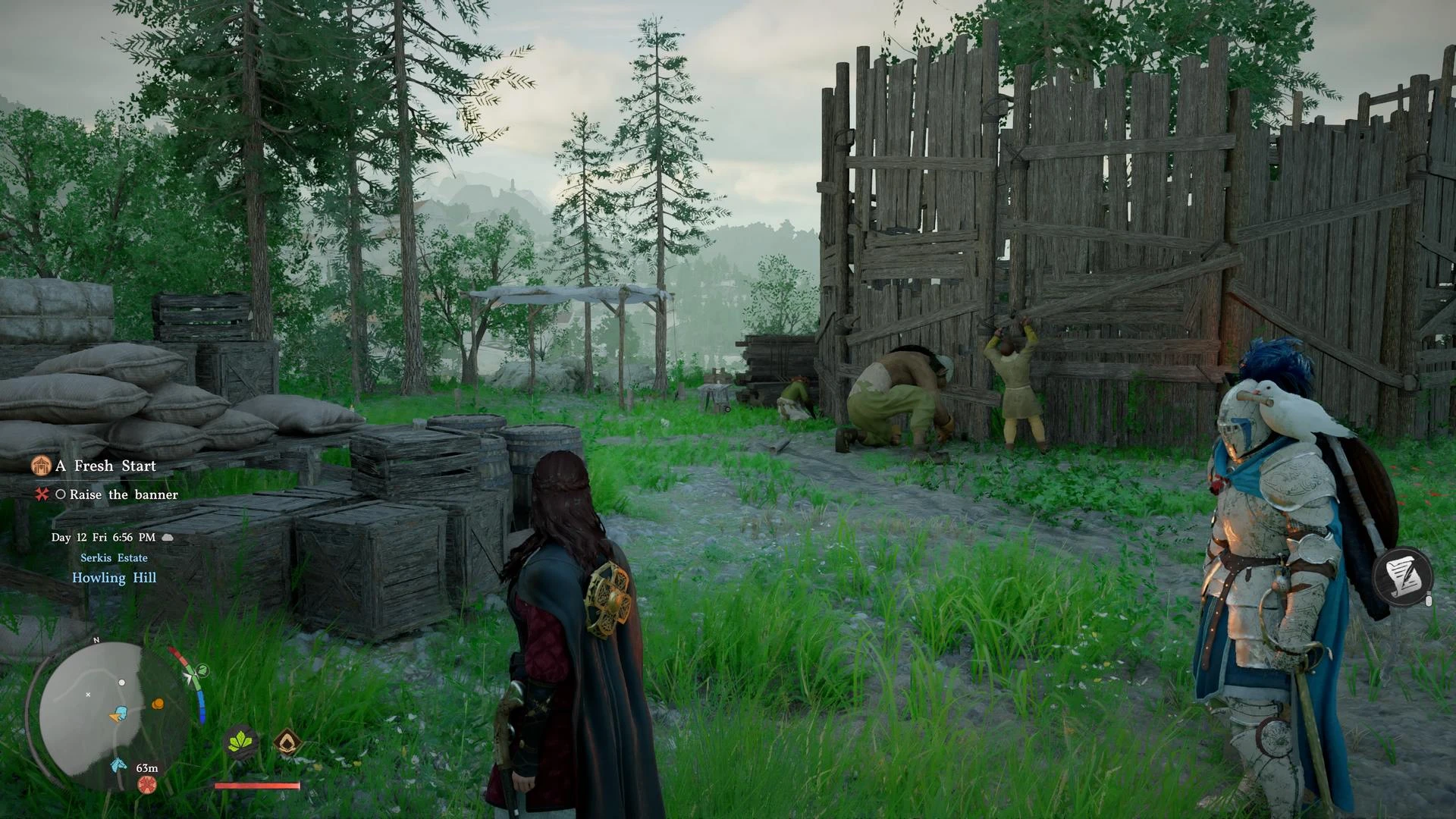Select the blue horse head map marker
The image size is (1456, 819).
(x=118, y=764)
